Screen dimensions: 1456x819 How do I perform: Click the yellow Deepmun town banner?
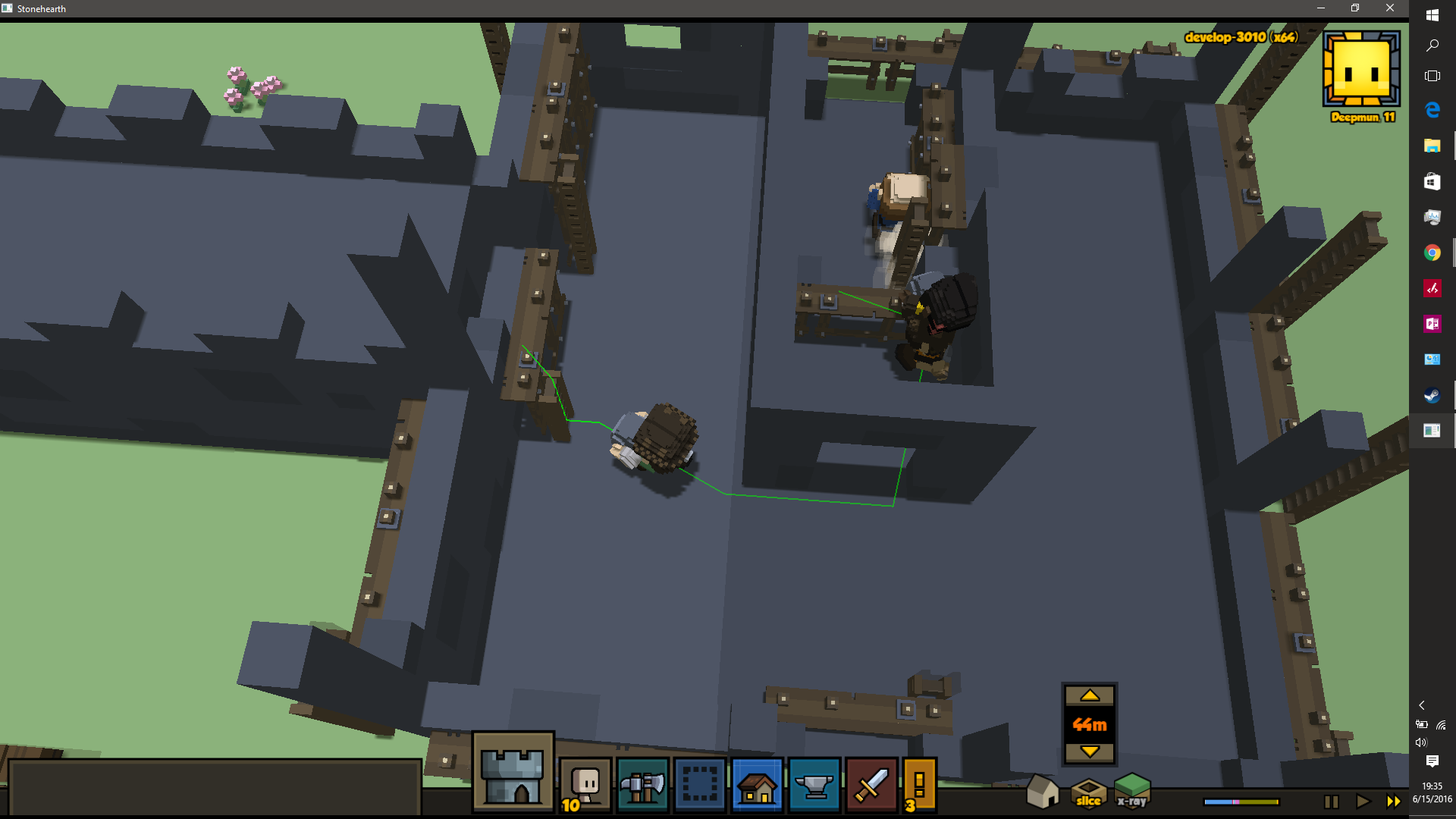coord(1361,70)
